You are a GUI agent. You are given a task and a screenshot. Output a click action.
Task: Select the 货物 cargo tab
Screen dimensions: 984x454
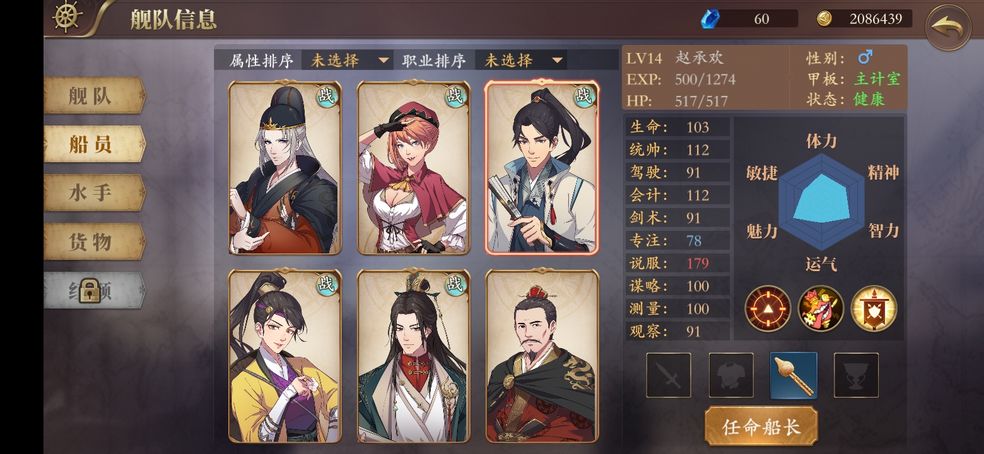point(94,240)
